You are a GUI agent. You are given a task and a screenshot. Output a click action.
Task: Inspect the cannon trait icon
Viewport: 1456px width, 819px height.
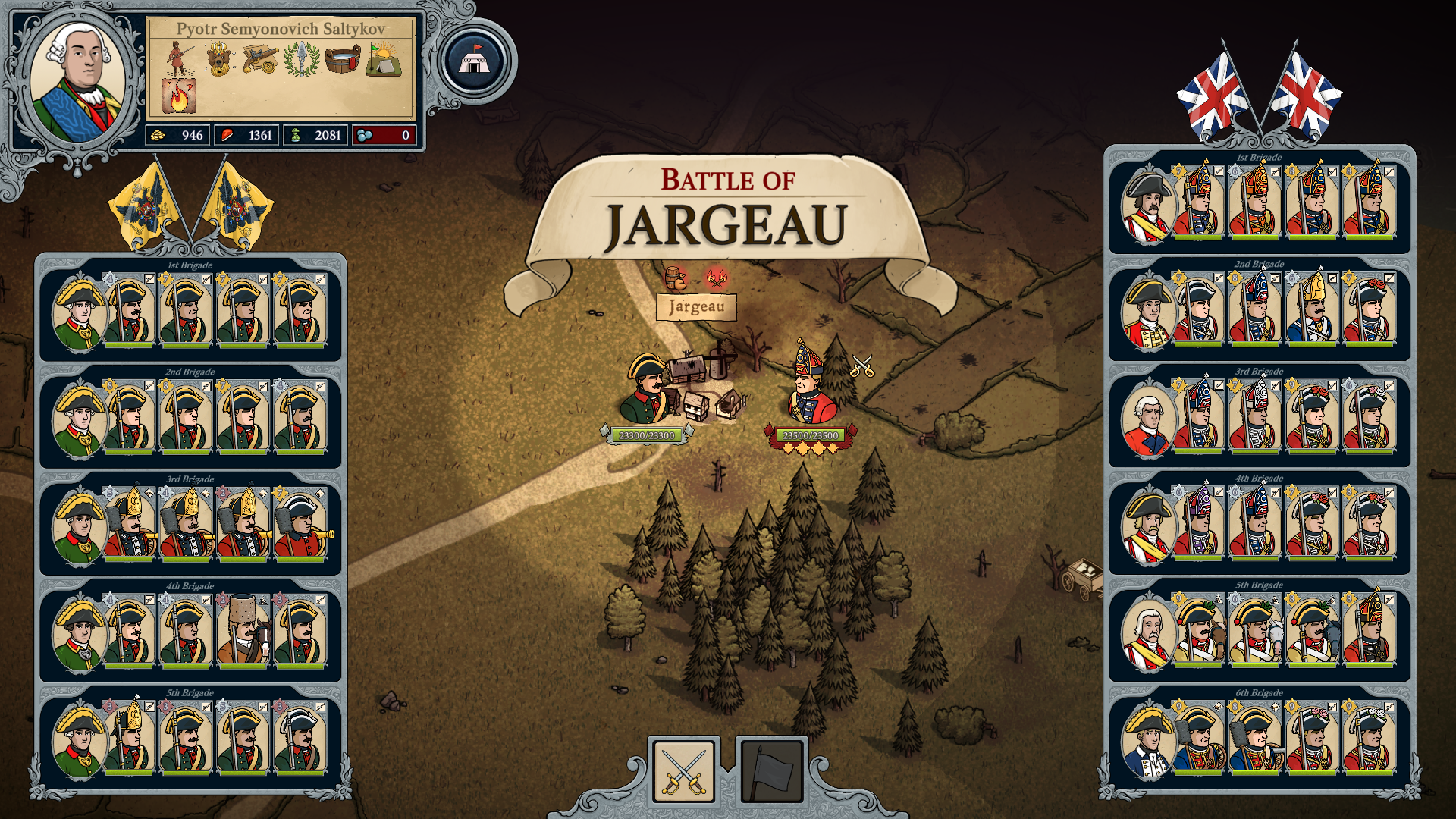click(x=260, y=59)
